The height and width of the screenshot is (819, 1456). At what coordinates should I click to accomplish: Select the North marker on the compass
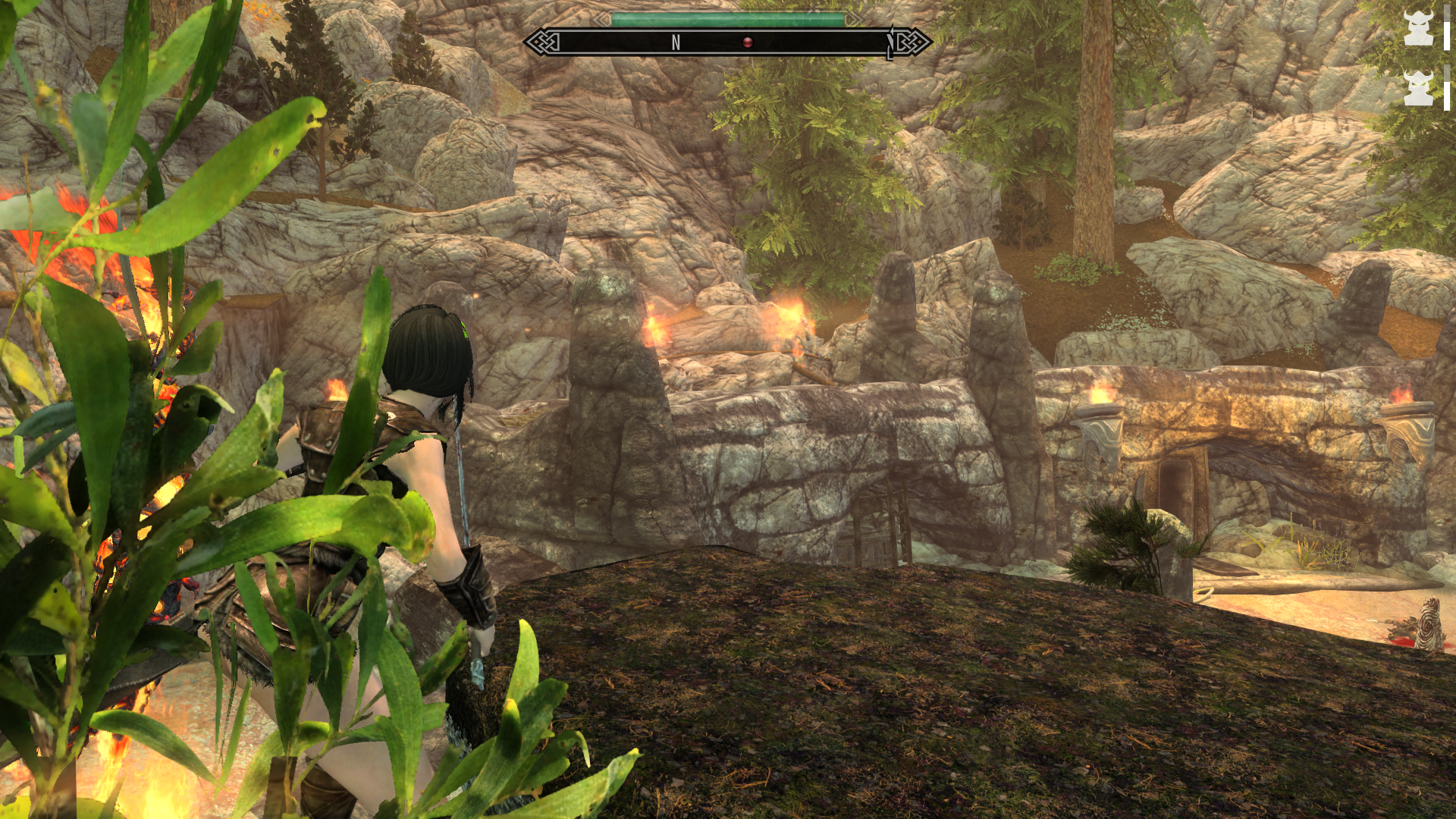tap(676, 43)
